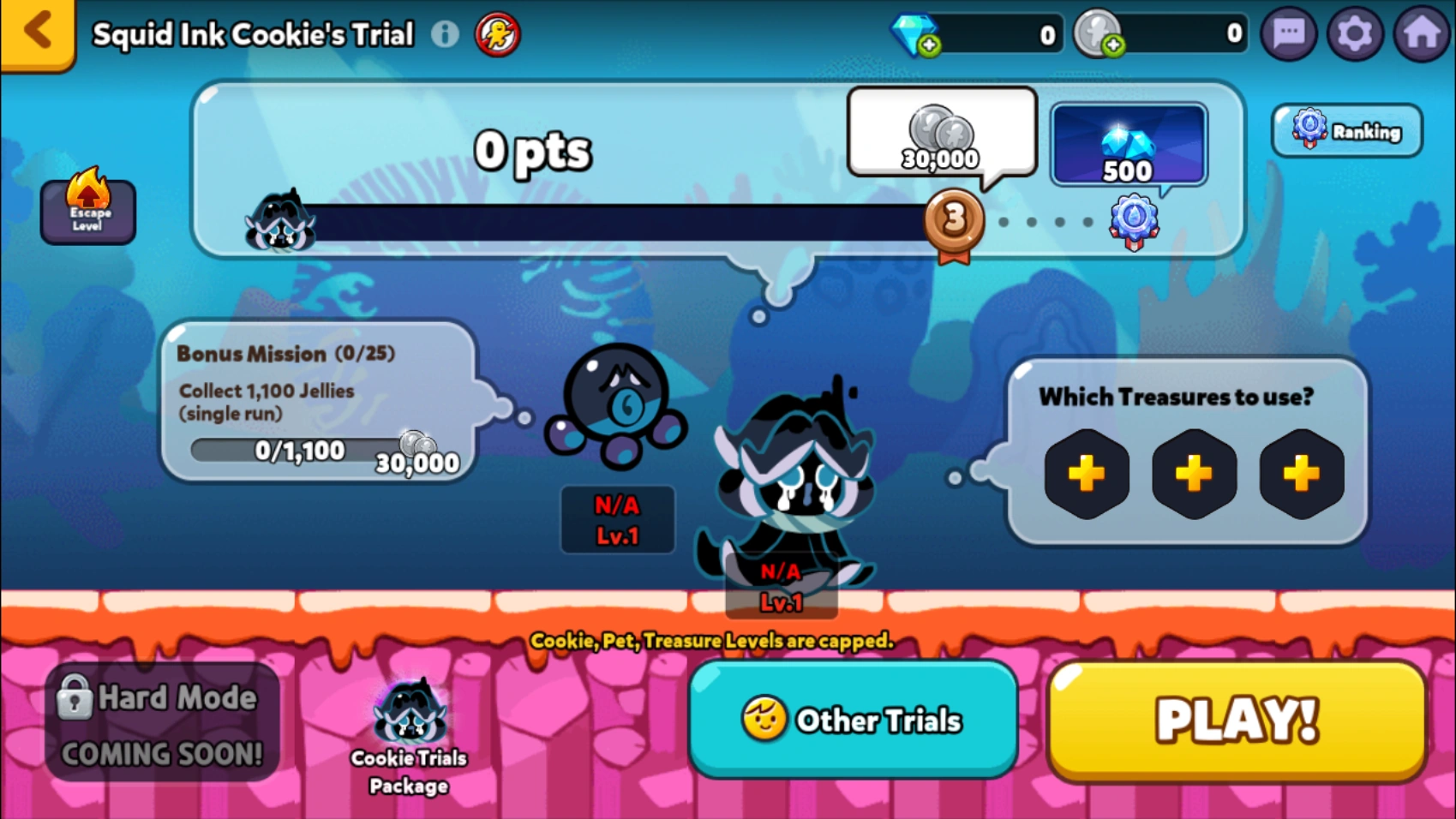Add a treasure in the last plus slot
This screenshot has width=1456, height=819.
tap(1301, 472)
